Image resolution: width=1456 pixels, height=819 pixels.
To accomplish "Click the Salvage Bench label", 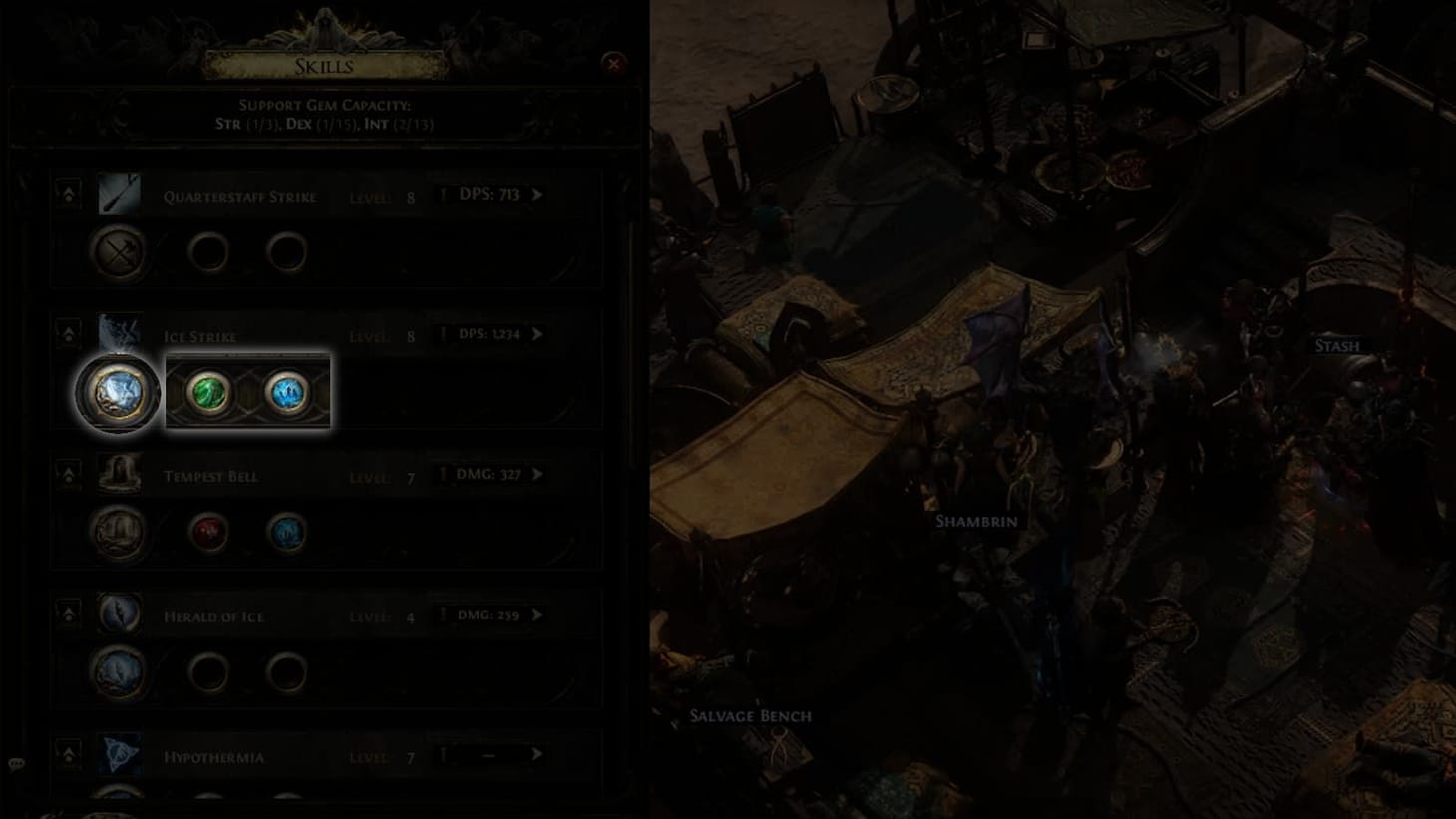I will [x=751, y=715].
